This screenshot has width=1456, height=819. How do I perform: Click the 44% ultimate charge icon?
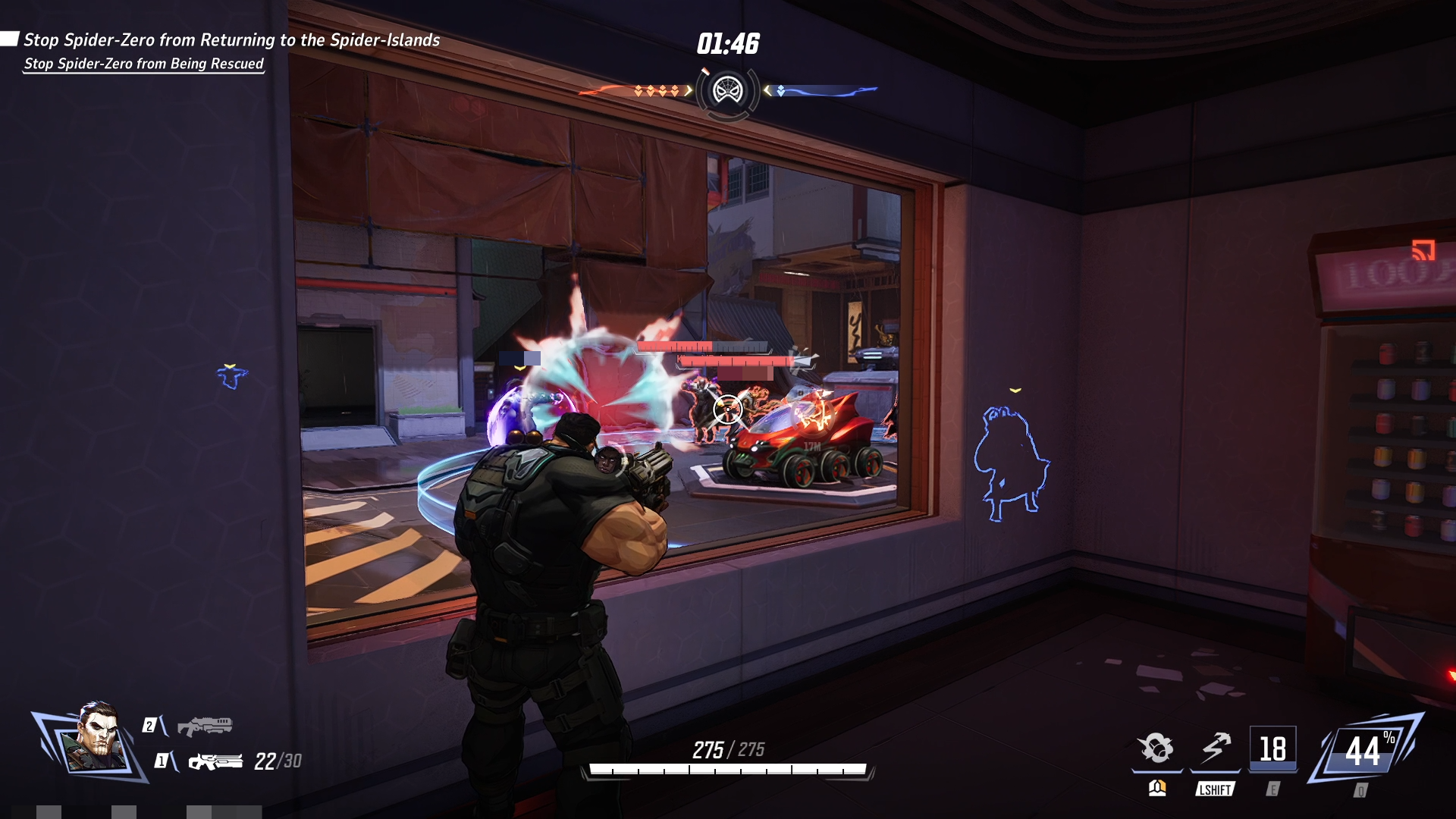coord(1363,750)
